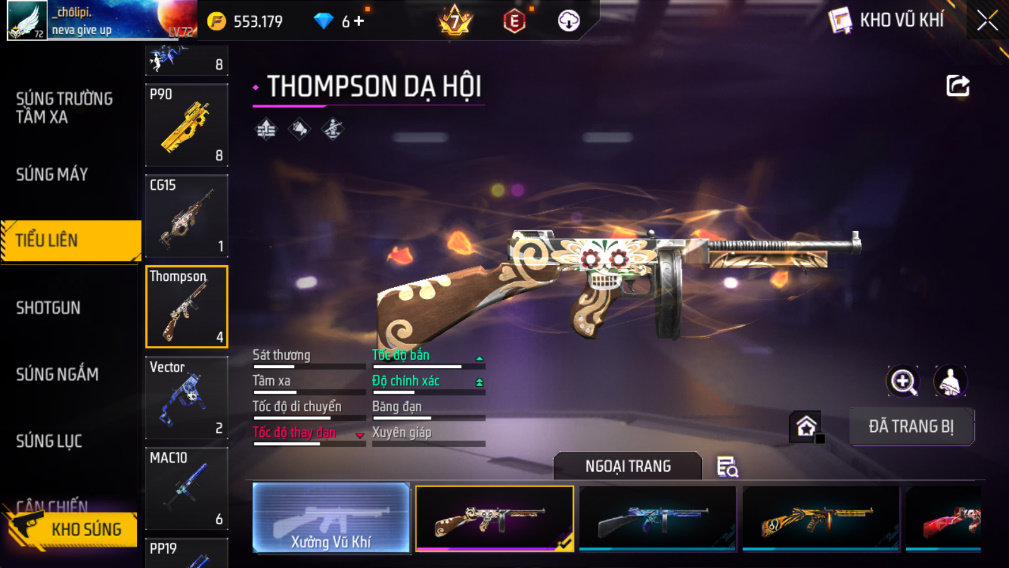Image resolution: width=1009 pixels, height=568 pixels.
Task: Close the weapon storage screen
Action: point(987,21)
